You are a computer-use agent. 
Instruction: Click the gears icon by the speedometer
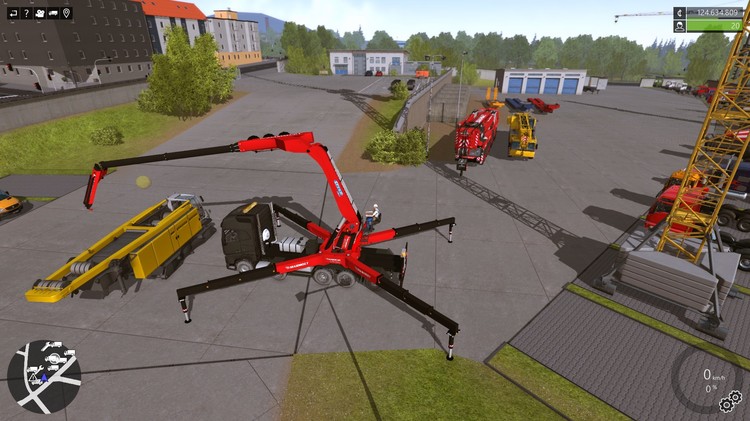pyautogui.click(x=730, y=402)
